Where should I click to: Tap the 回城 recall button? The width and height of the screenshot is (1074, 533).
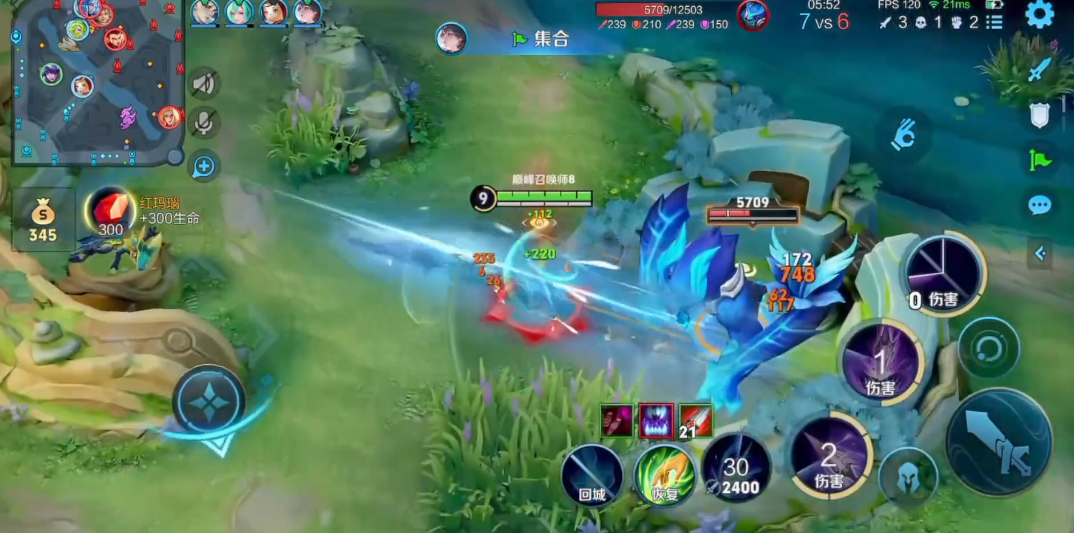click(x=592, y=474)
